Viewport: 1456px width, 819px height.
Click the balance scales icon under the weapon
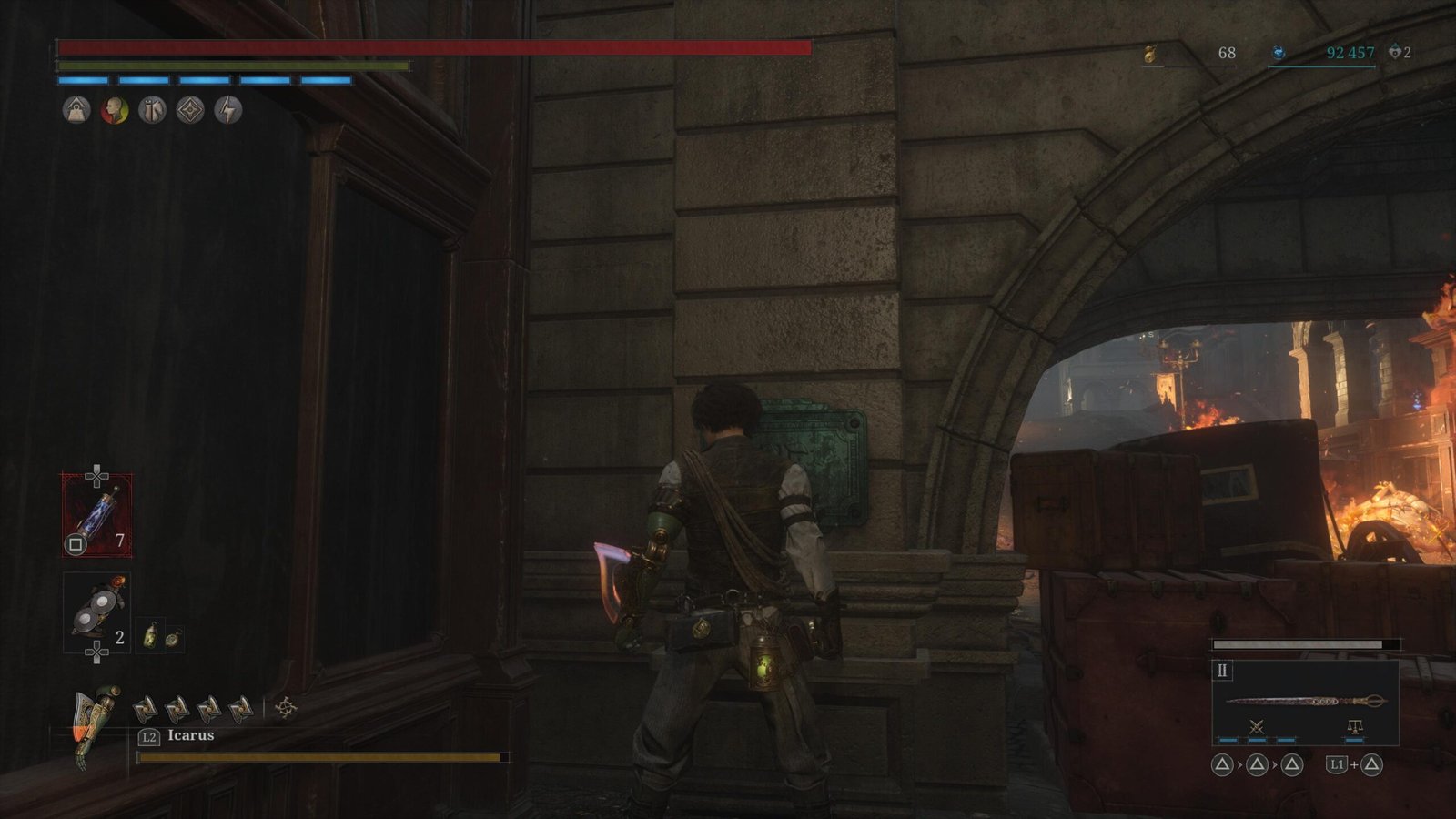pyautogui.click(x=1354, y=726)
